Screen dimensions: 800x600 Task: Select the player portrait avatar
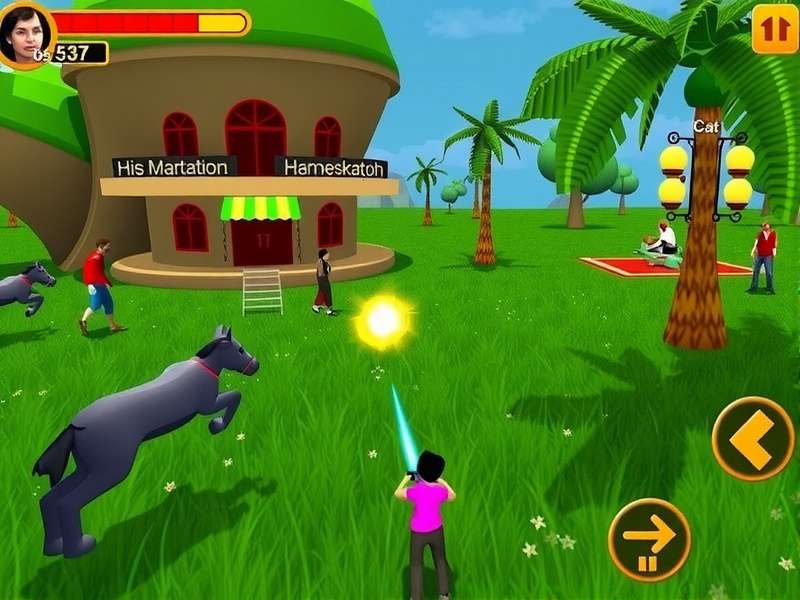[x=24, y=32]
